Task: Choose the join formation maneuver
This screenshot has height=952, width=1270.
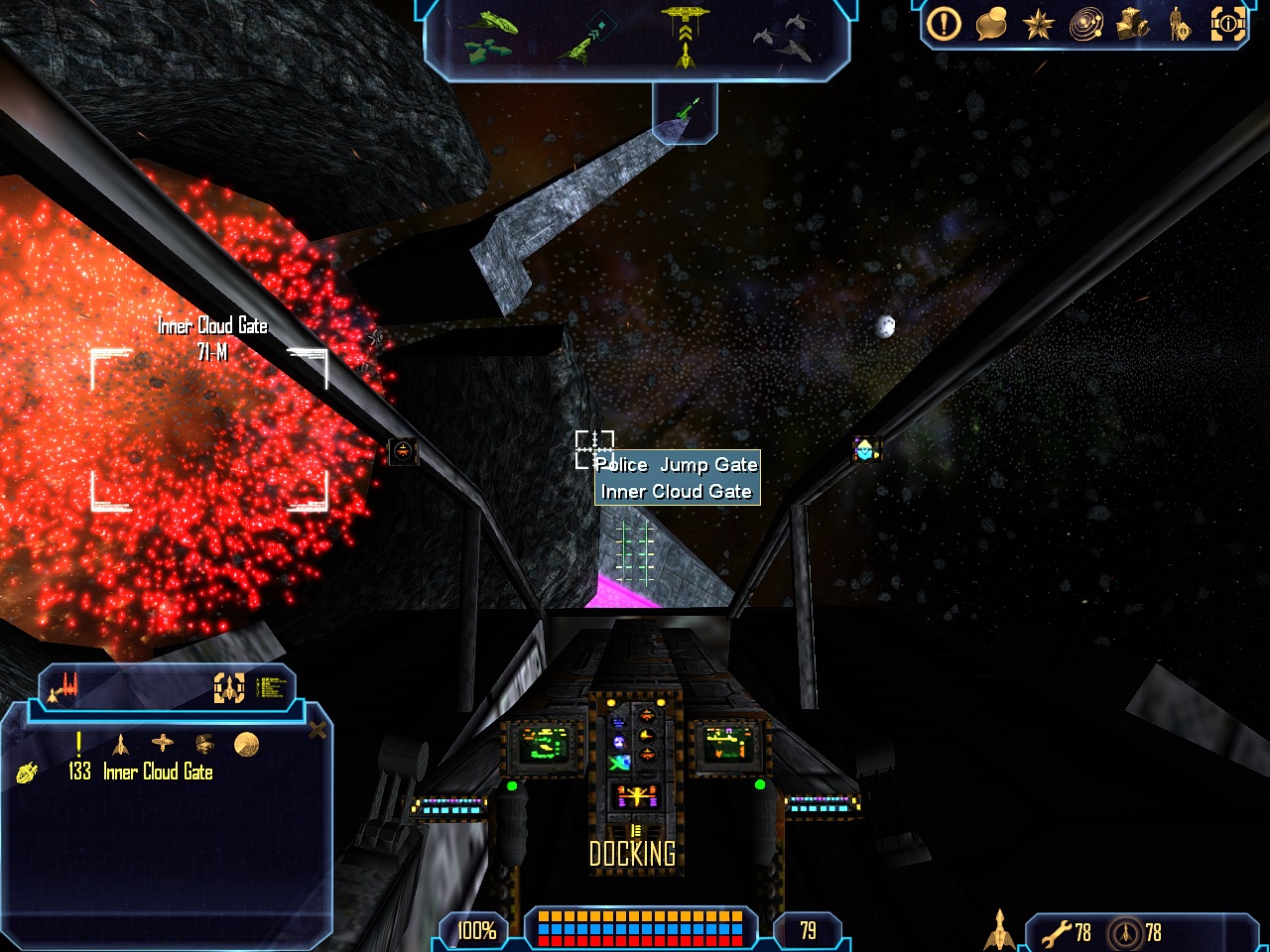Action: pos(784,36)
